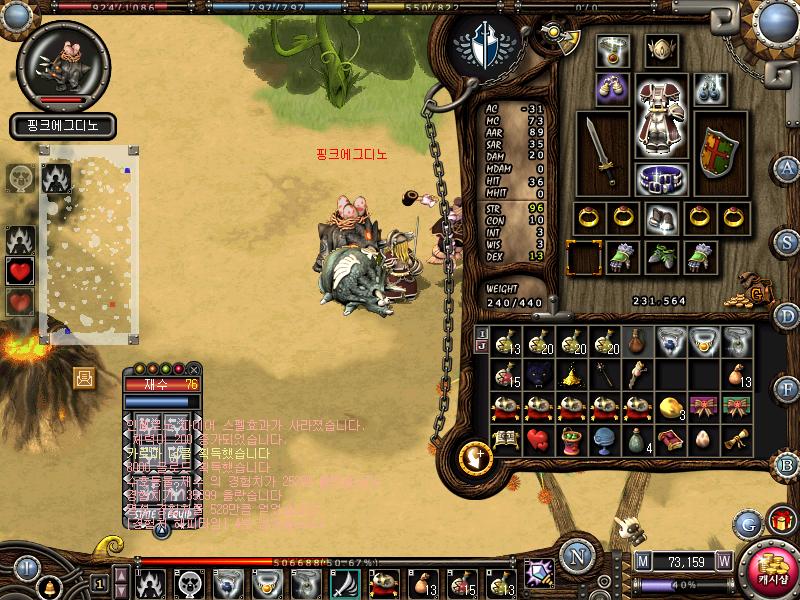Select the black panther mask item
Screen dimensions: 800x600
(539, 375)
